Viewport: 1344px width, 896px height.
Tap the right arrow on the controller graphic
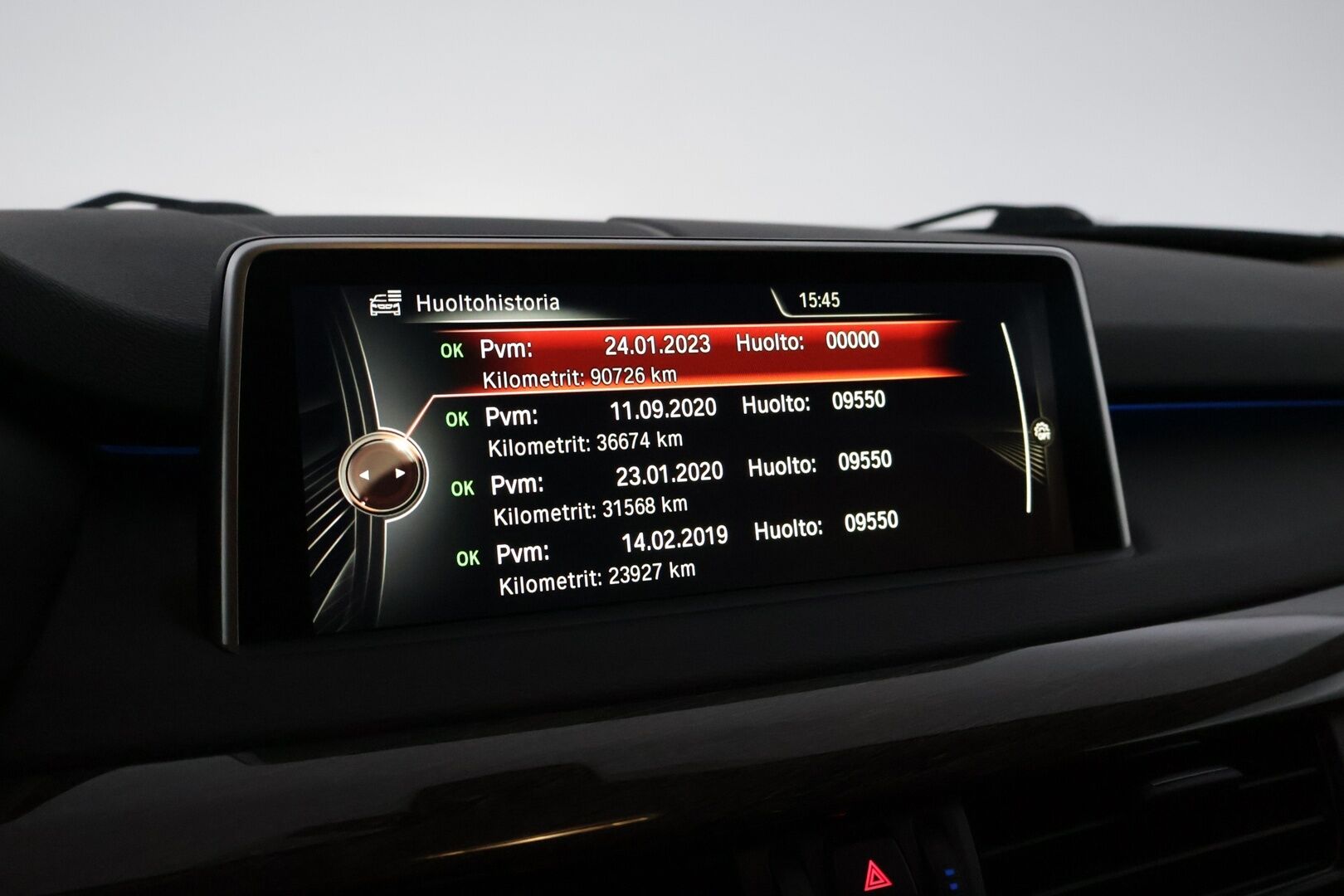(x=400, y=473)
